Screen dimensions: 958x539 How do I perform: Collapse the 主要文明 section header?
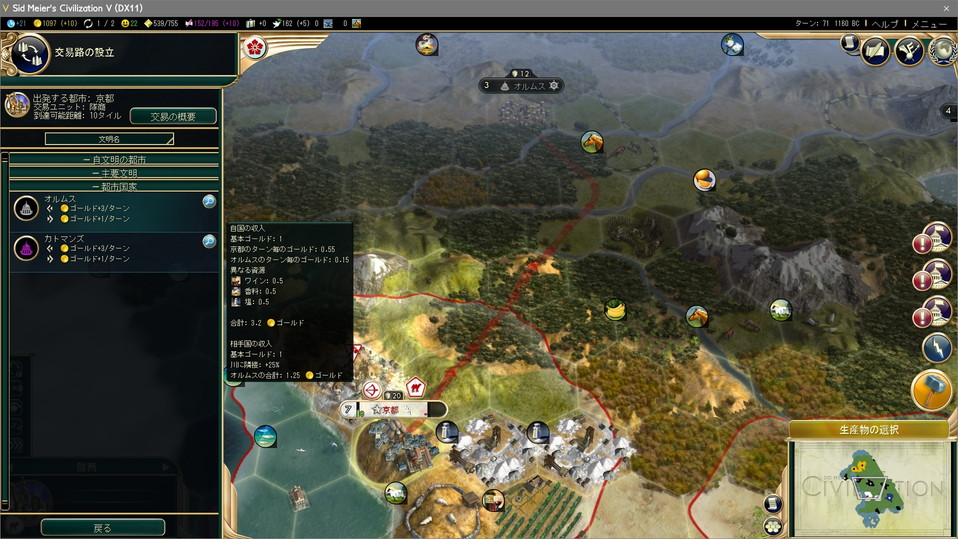114,173
